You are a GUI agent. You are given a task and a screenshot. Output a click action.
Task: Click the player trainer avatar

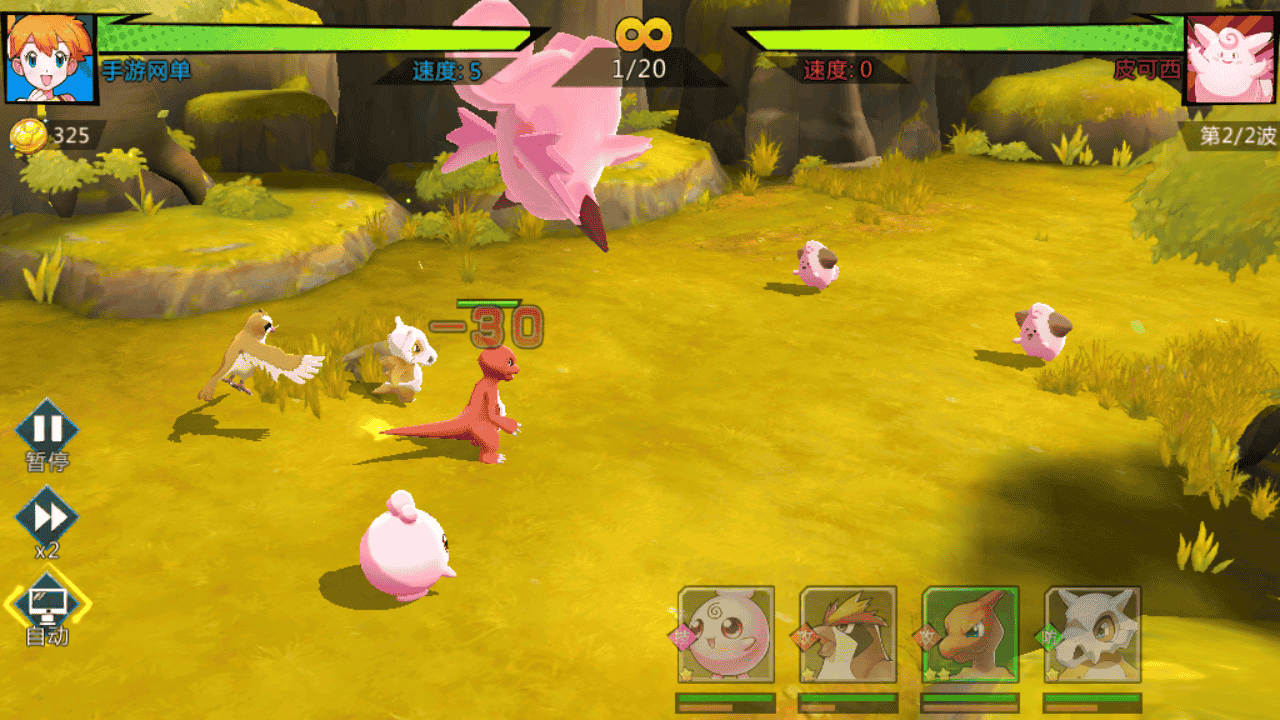point(50,58)
